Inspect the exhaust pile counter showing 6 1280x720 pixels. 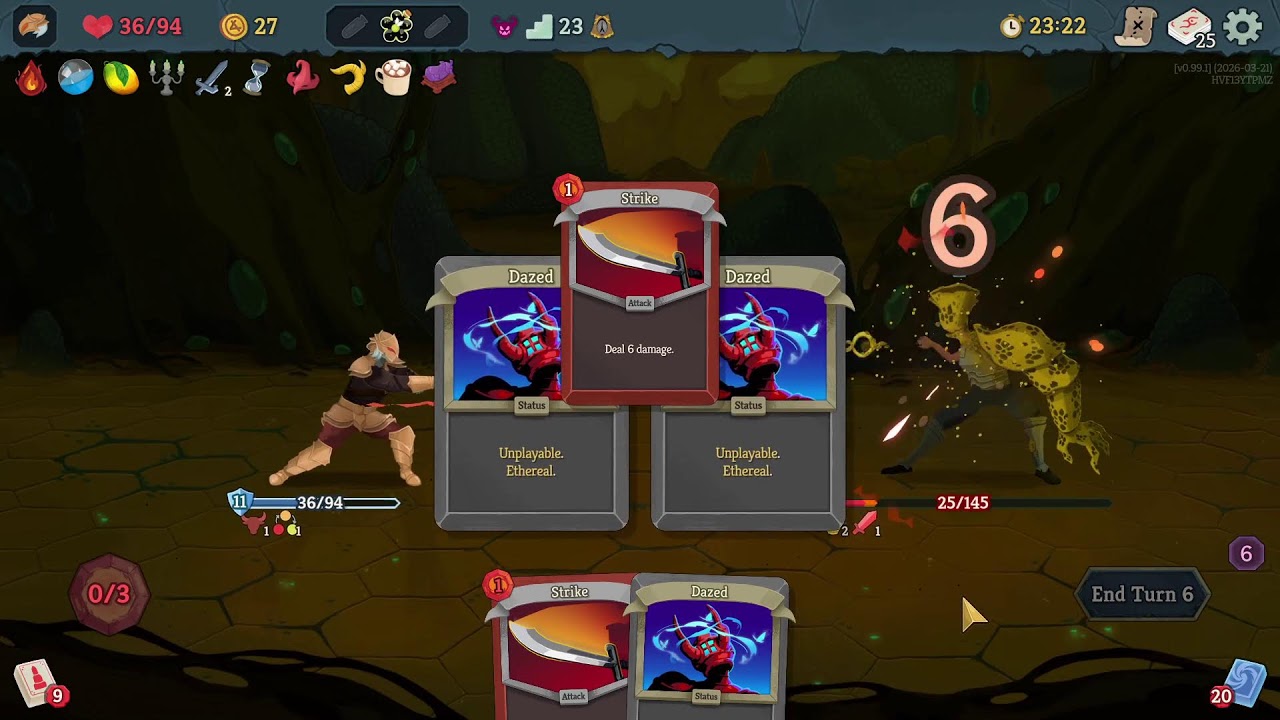[x=1245, y=554]
